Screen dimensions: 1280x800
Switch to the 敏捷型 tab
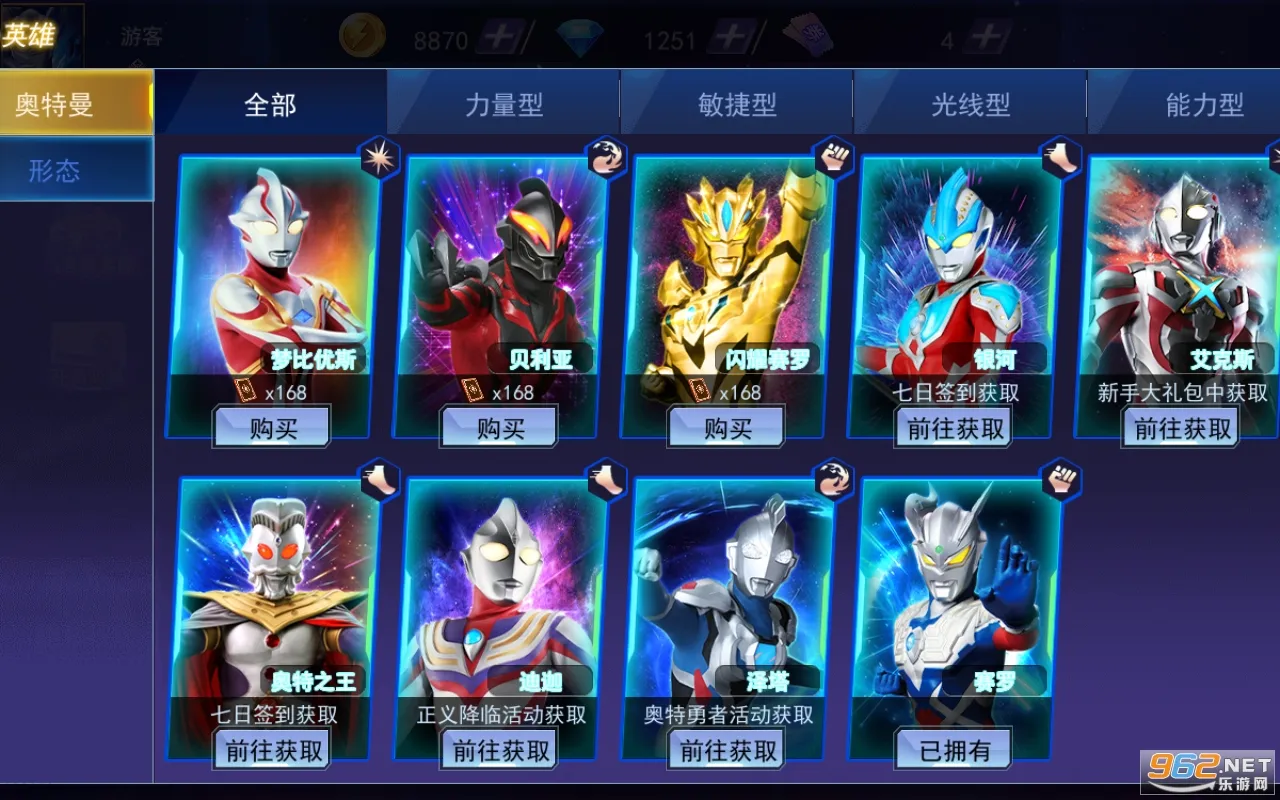(735, 102)
